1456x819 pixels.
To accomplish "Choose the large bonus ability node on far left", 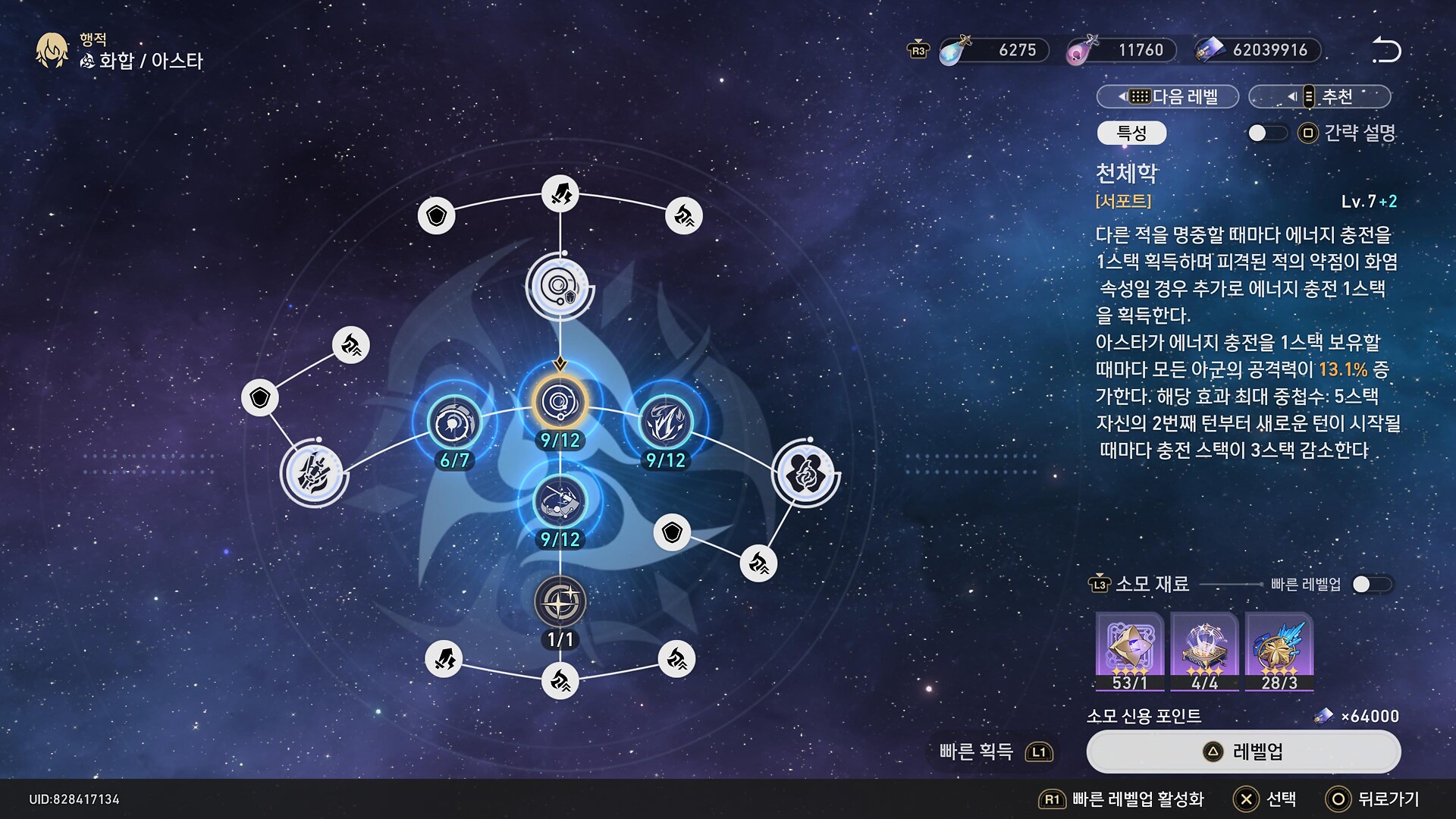I will coord(314,472).
